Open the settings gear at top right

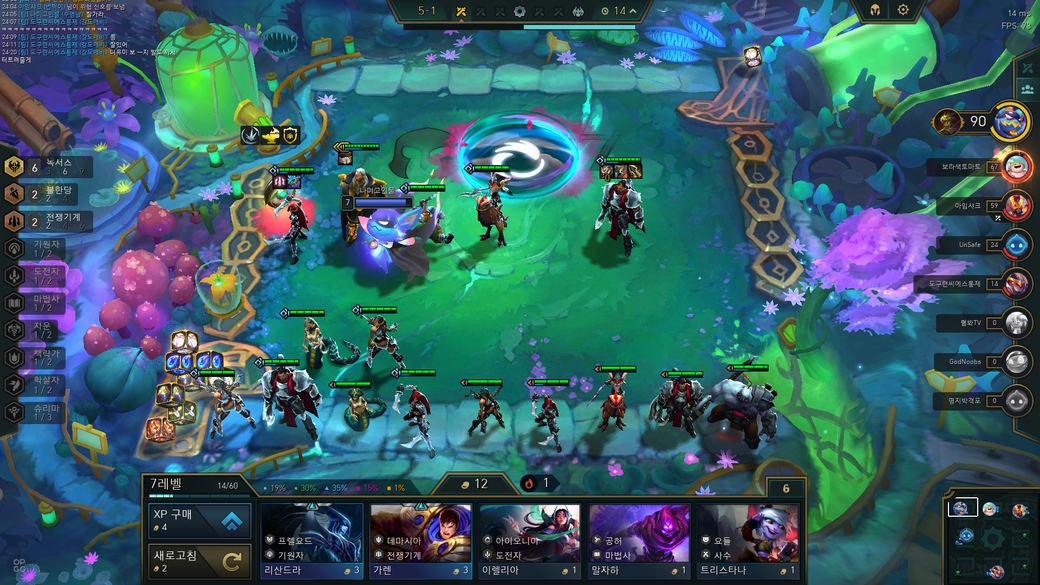(x=903, y=10)
